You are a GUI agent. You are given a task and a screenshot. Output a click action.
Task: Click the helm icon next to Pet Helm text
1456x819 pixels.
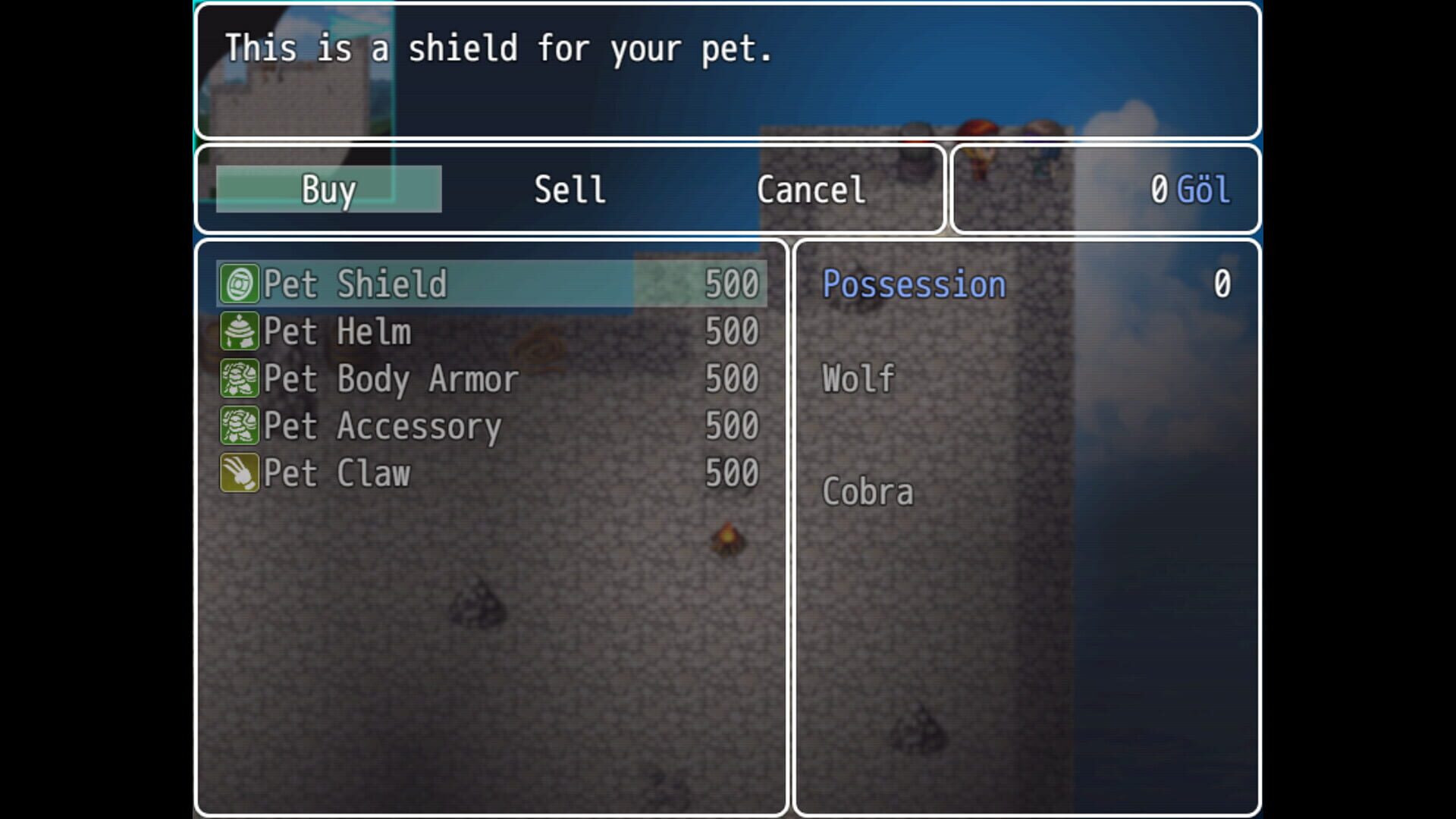click(x=239, y=331)
